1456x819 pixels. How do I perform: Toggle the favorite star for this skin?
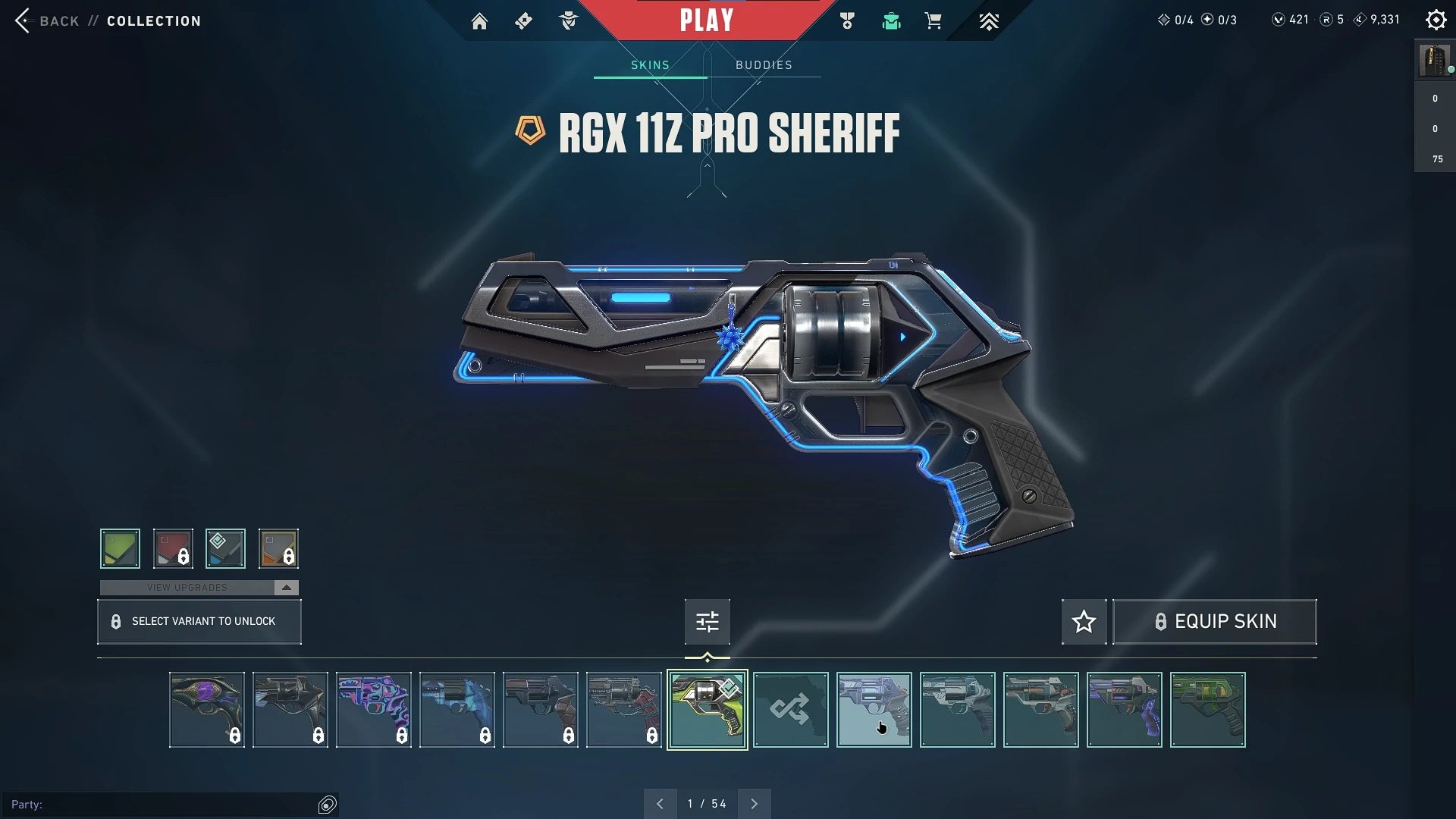1084,621
